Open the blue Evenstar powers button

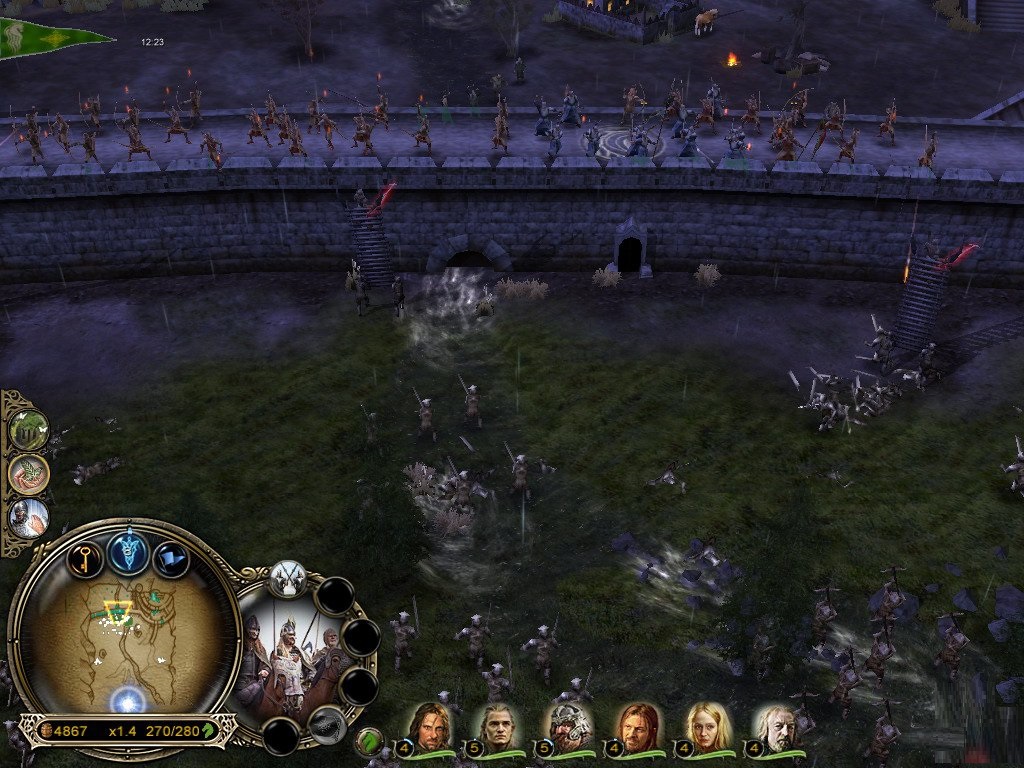(129, 552)
